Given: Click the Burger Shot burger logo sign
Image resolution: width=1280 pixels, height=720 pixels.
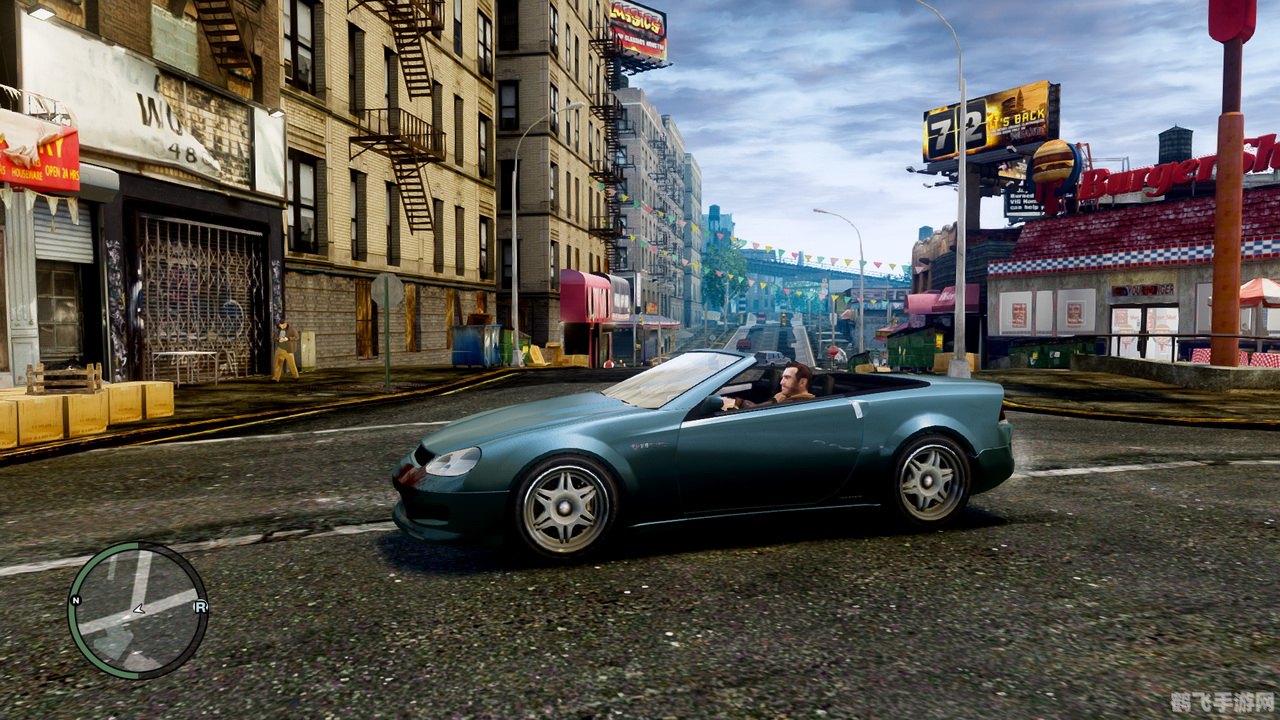Looking at the screenshot, I should [x=1053, y=162].
